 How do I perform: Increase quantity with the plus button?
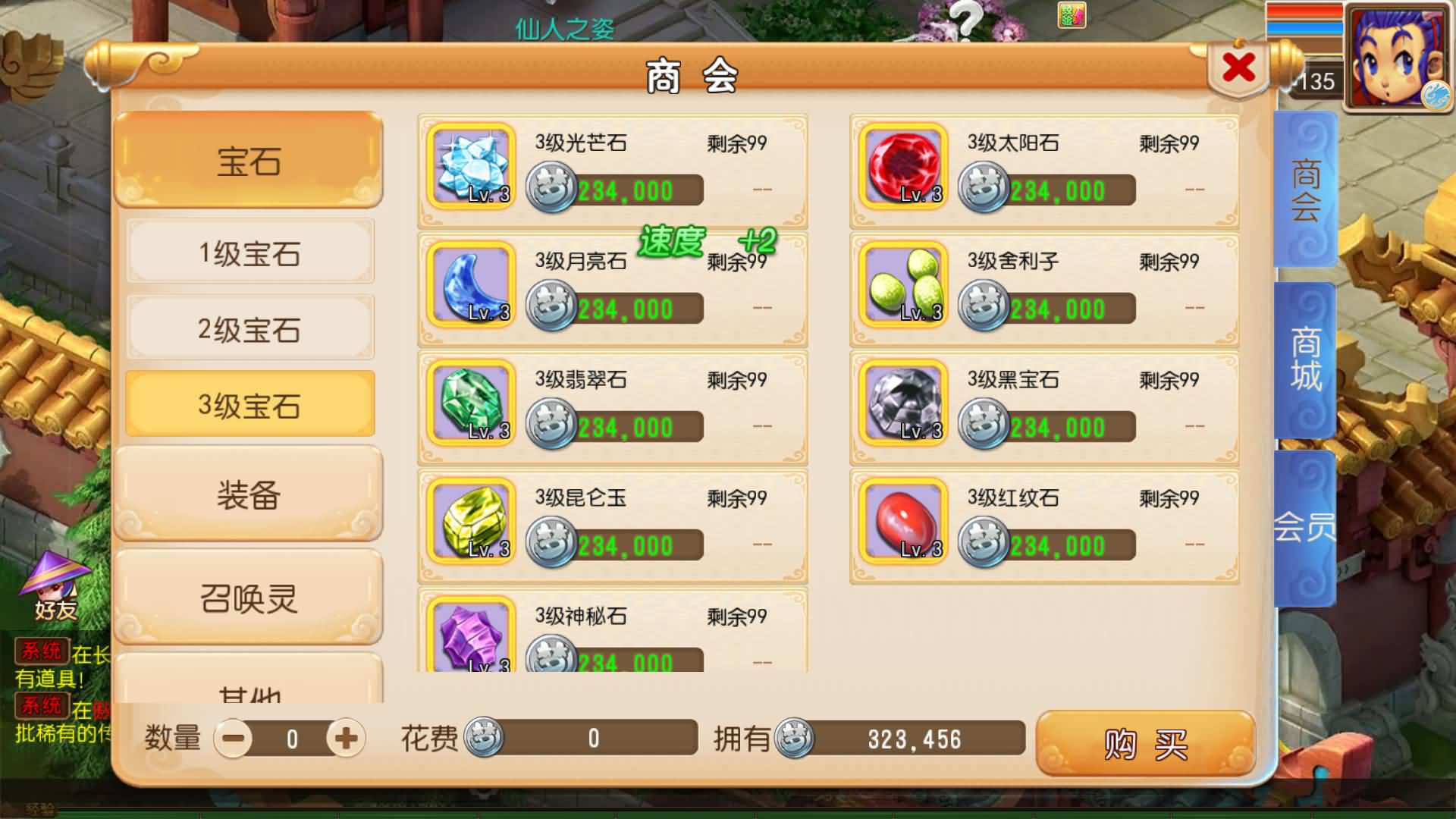click(345, 736)
